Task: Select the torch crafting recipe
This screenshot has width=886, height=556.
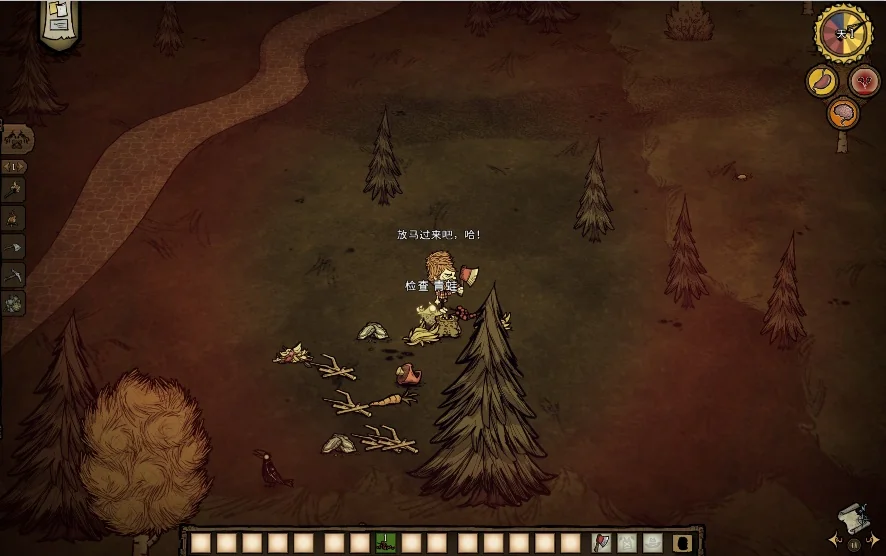Action: [x=15, y=188]
